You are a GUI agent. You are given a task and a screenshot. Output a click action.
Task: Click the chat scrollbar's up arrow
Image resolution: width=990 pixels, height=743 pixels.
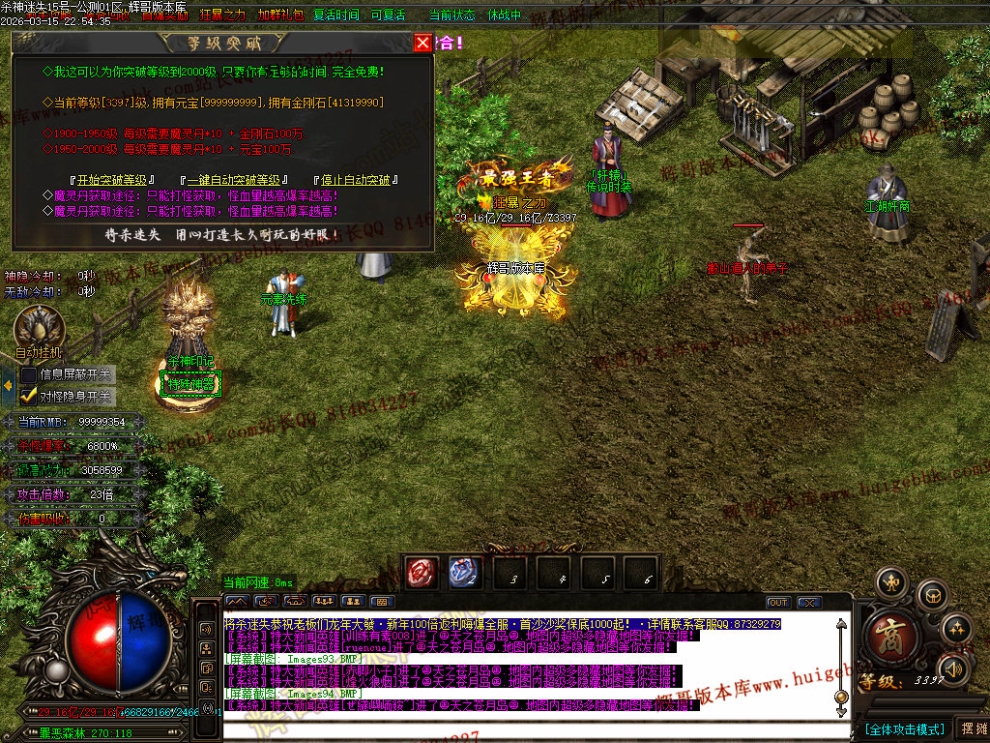click(x=841, y=624)
